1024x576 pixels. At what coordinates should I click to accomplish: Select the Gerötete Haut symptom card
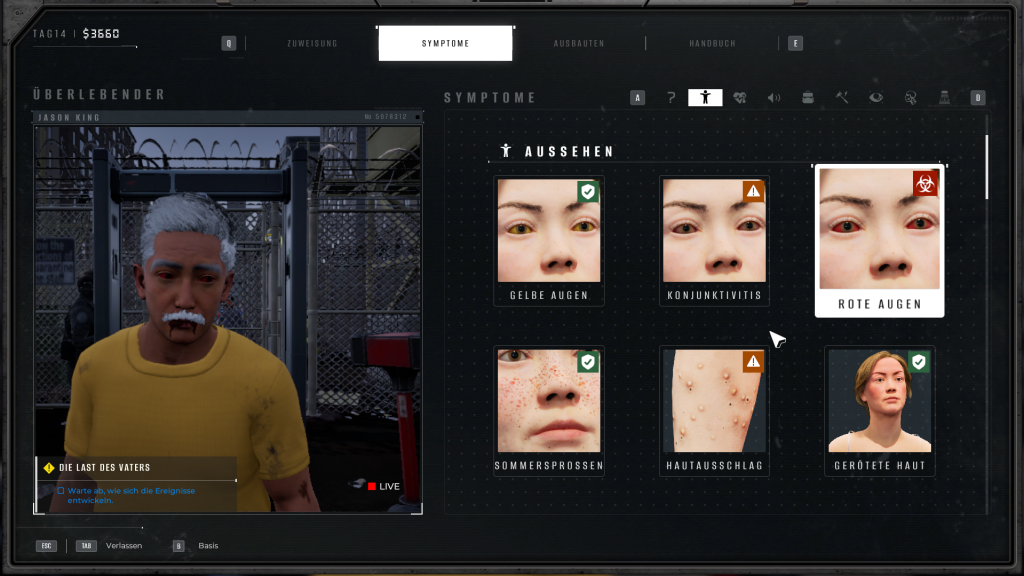[x=879, y=410]
